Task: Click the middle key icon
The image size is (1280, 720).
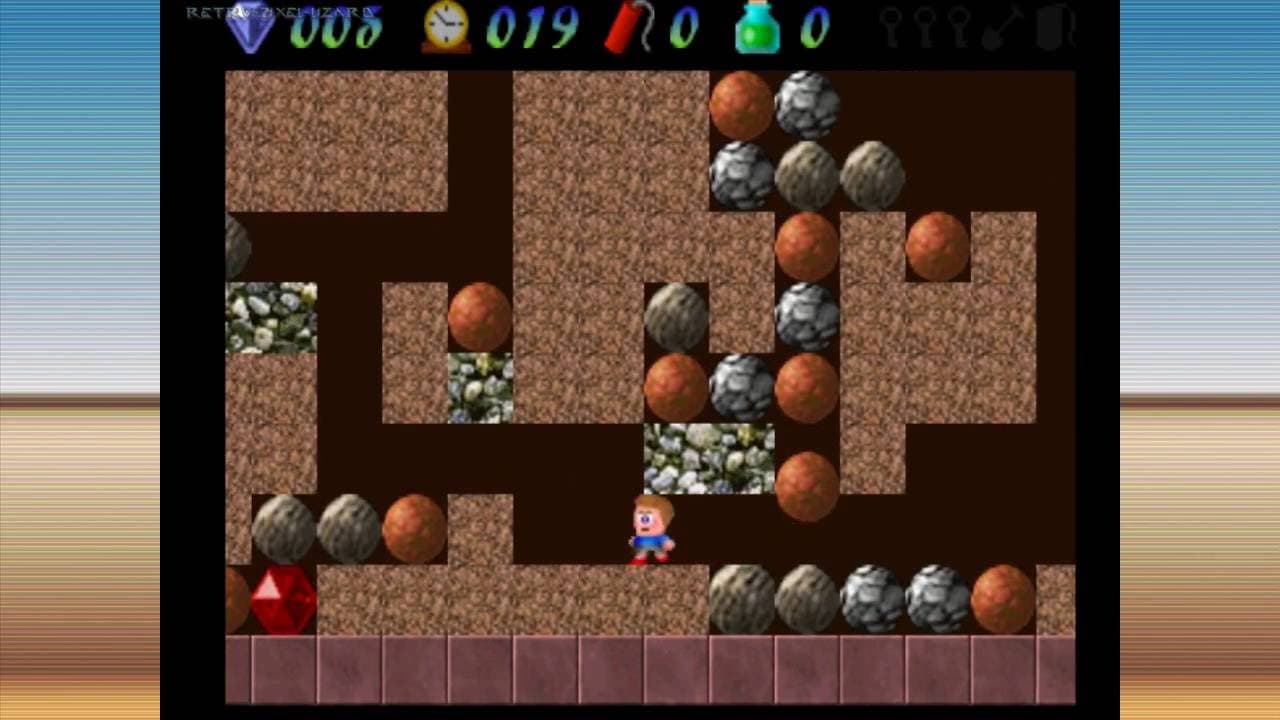Action: pos(924,27)
